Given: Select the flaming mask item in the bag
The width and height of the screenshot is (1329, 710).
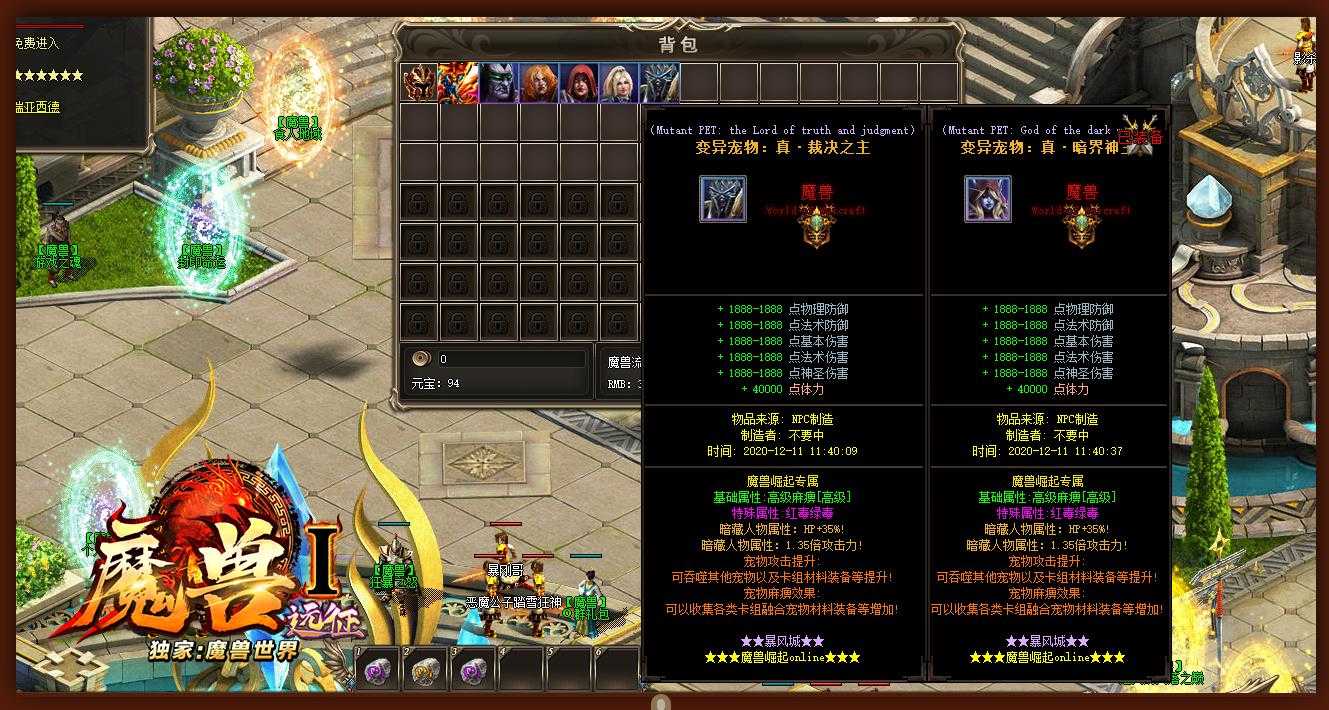Looking at the screenshot, I should point(419,83).
